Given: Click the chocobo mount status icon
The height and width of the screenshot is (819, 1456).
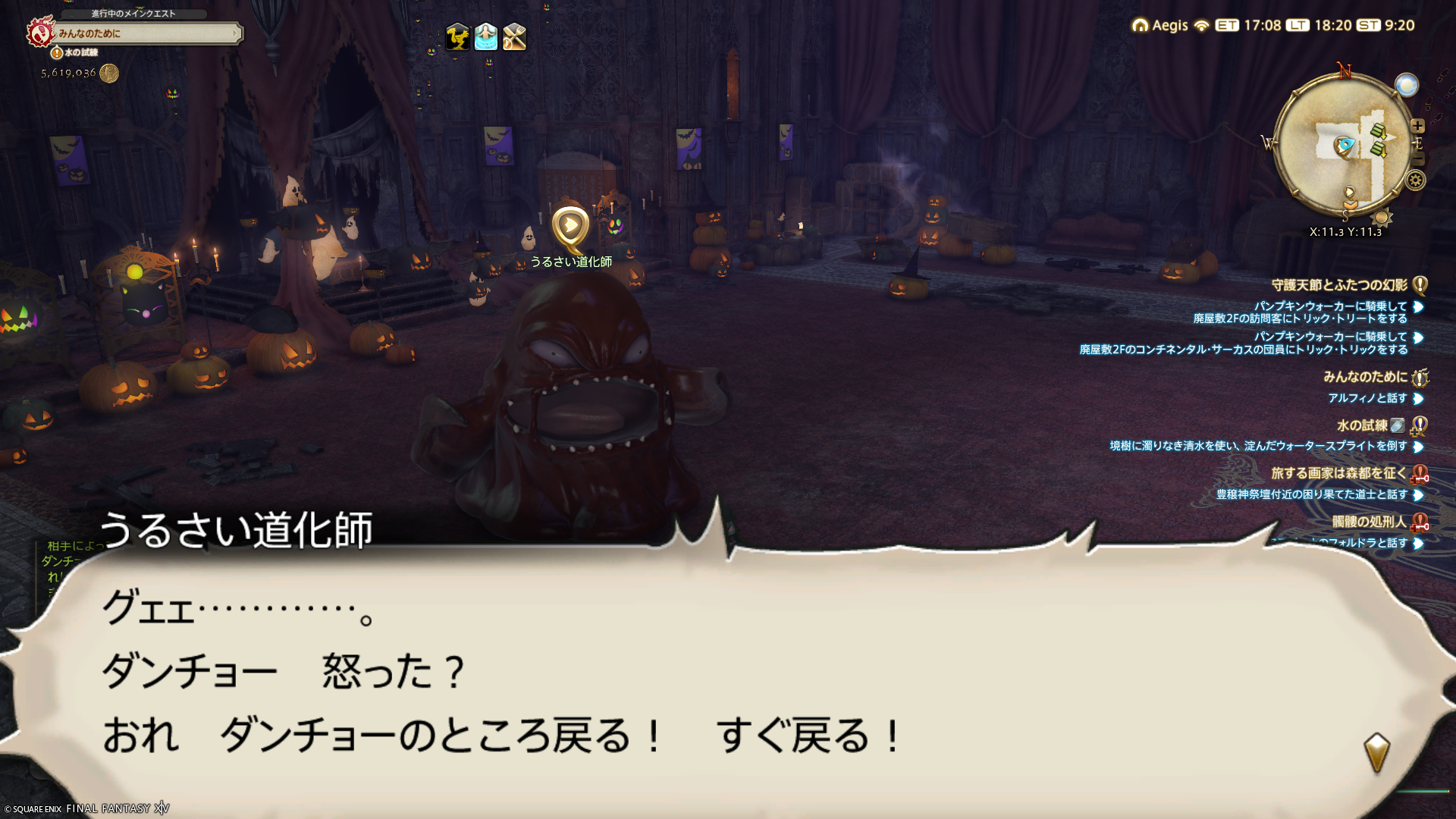Looking at the screenshot, I should [x=457, y=36].
